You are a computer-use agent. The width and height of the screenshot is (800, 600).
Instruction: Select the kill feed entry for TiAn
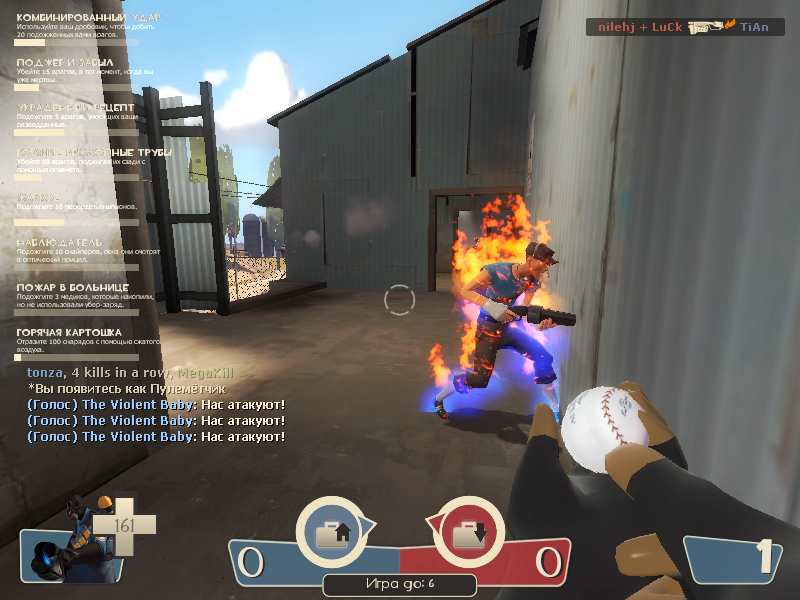pyautogui.click(x=685, y=27)
